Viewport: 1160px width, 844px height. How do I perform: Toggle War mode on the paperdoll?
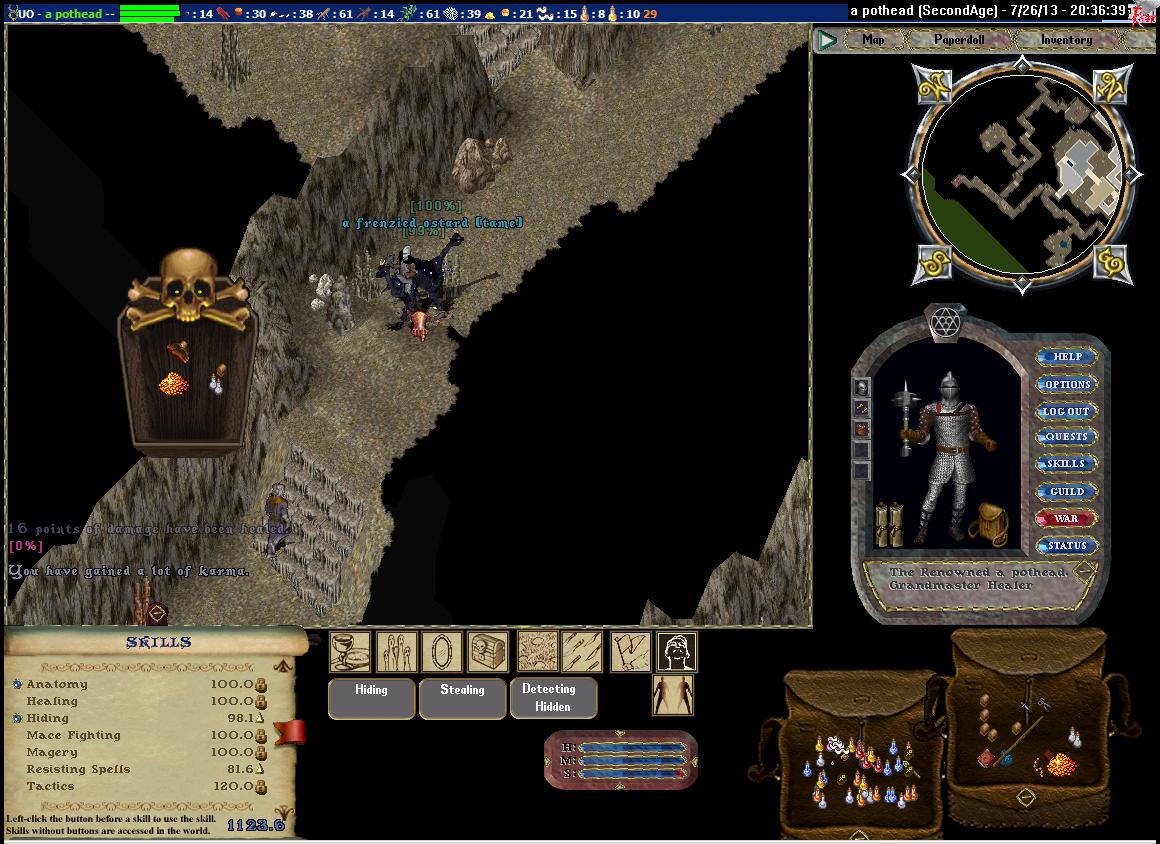point(1066,518)
